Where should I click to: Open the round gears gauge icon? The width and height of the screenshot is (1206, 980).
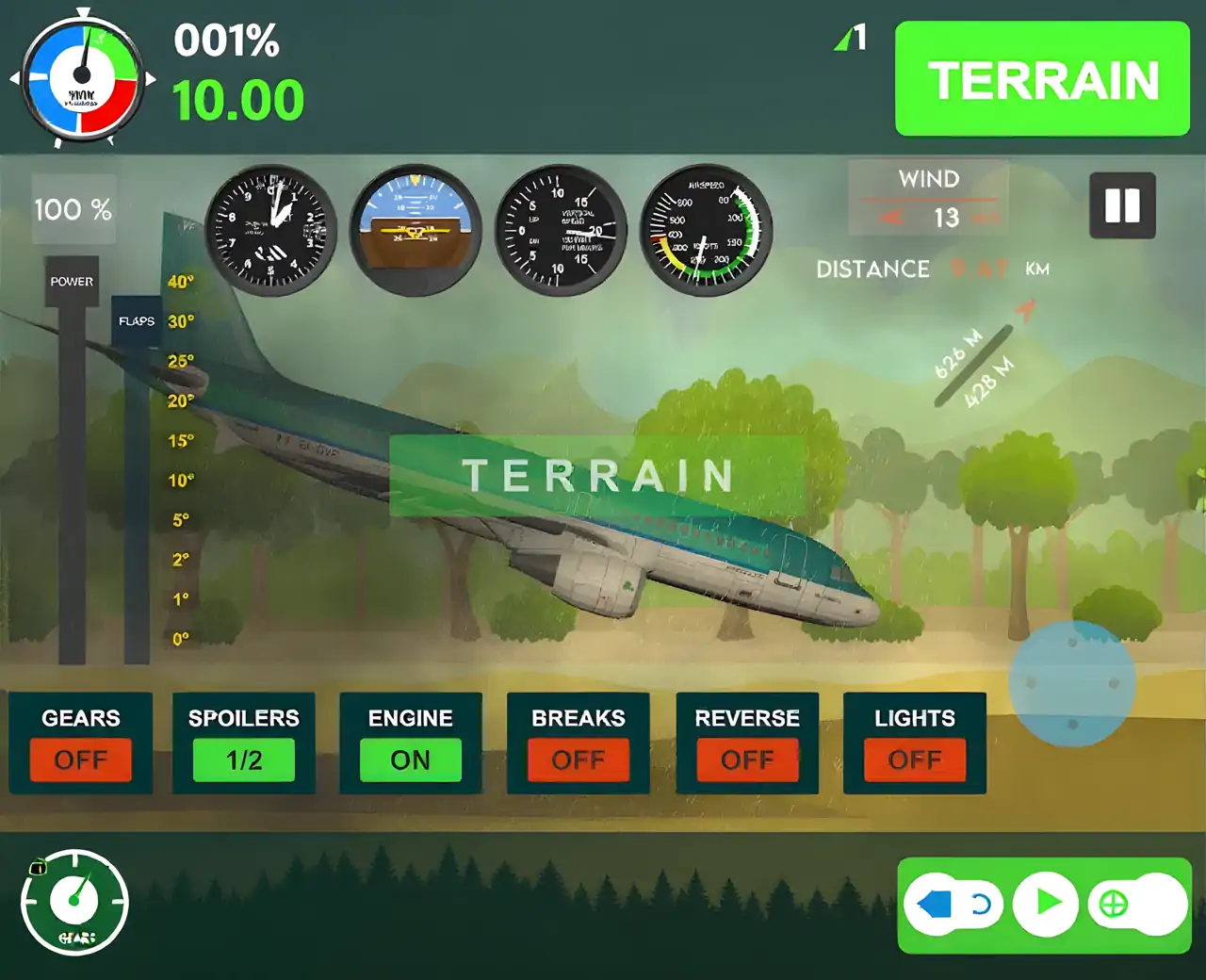(74, 902)
